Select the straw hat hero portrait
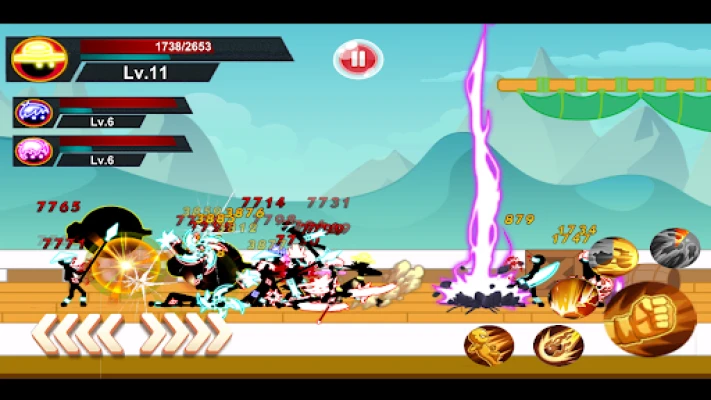 coord(38,59)
